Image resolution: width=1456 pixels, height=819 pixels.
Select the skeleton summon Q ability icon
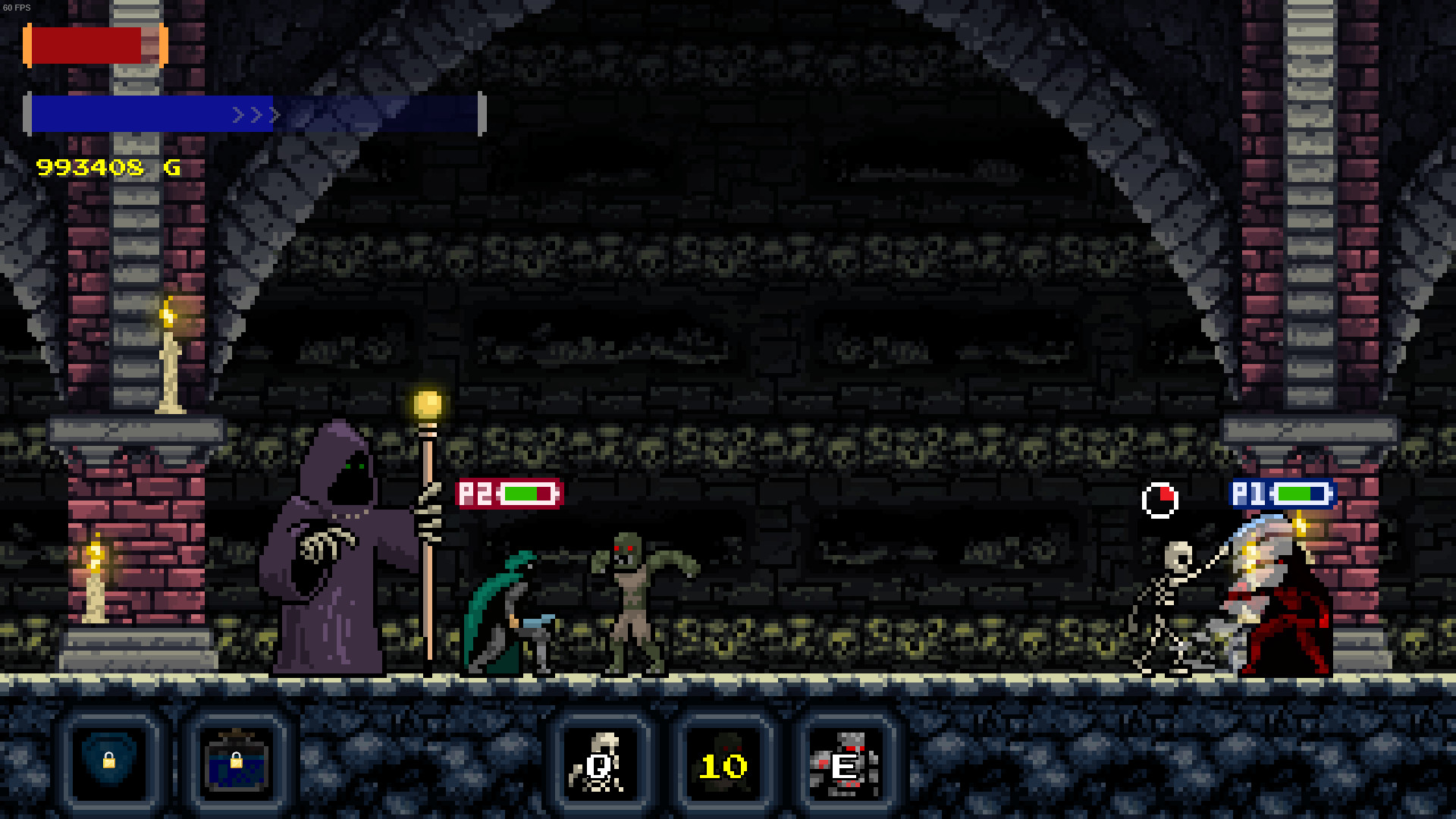pyautogui.click(x=601, y=764)
